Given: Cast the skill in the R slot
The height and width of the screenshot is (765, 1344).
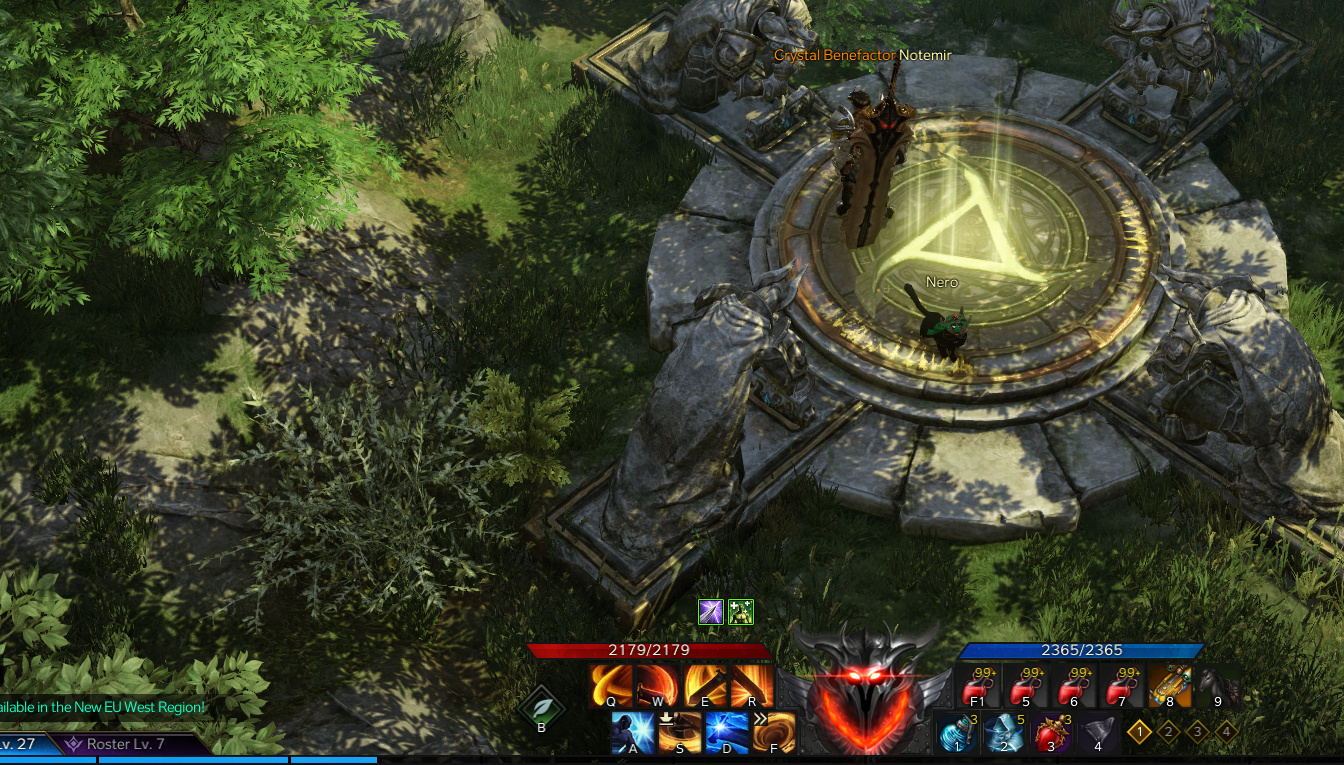Looking at the screenshot, I should click(x=752, y=685).
